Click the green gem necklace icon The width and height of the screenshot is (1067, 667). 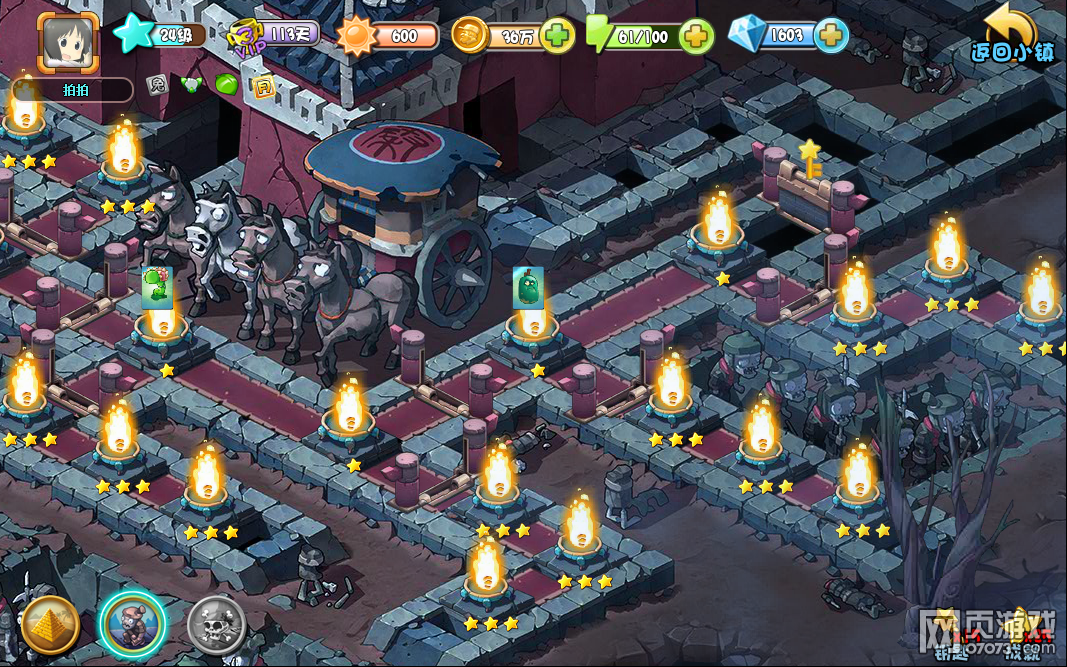(191, 85)
